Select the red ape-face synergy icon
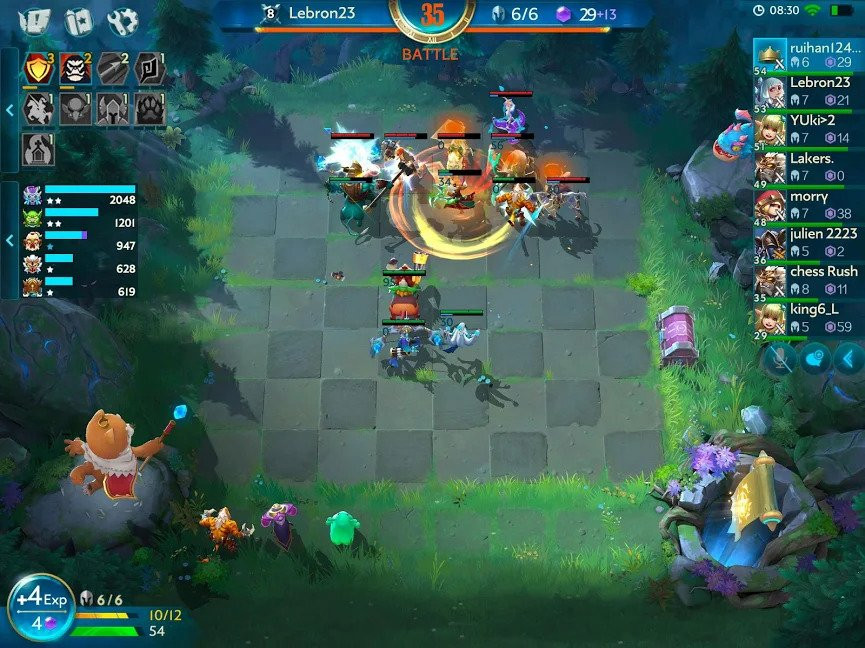 tap(75, 68)
